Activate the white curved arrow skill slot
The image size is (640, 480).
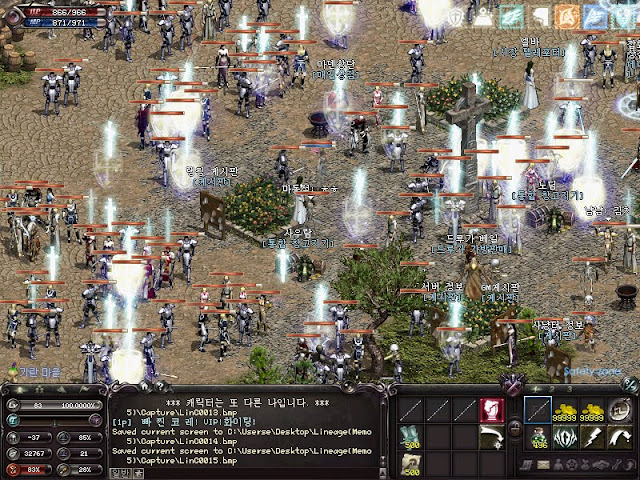[x=491, y=437]
